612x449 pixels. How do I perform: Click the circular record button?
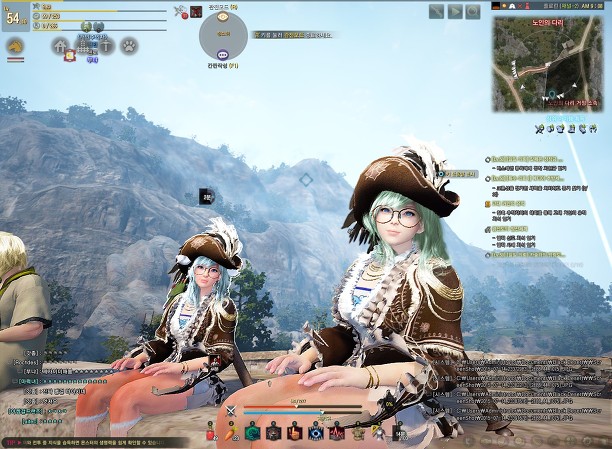point(475,11)
